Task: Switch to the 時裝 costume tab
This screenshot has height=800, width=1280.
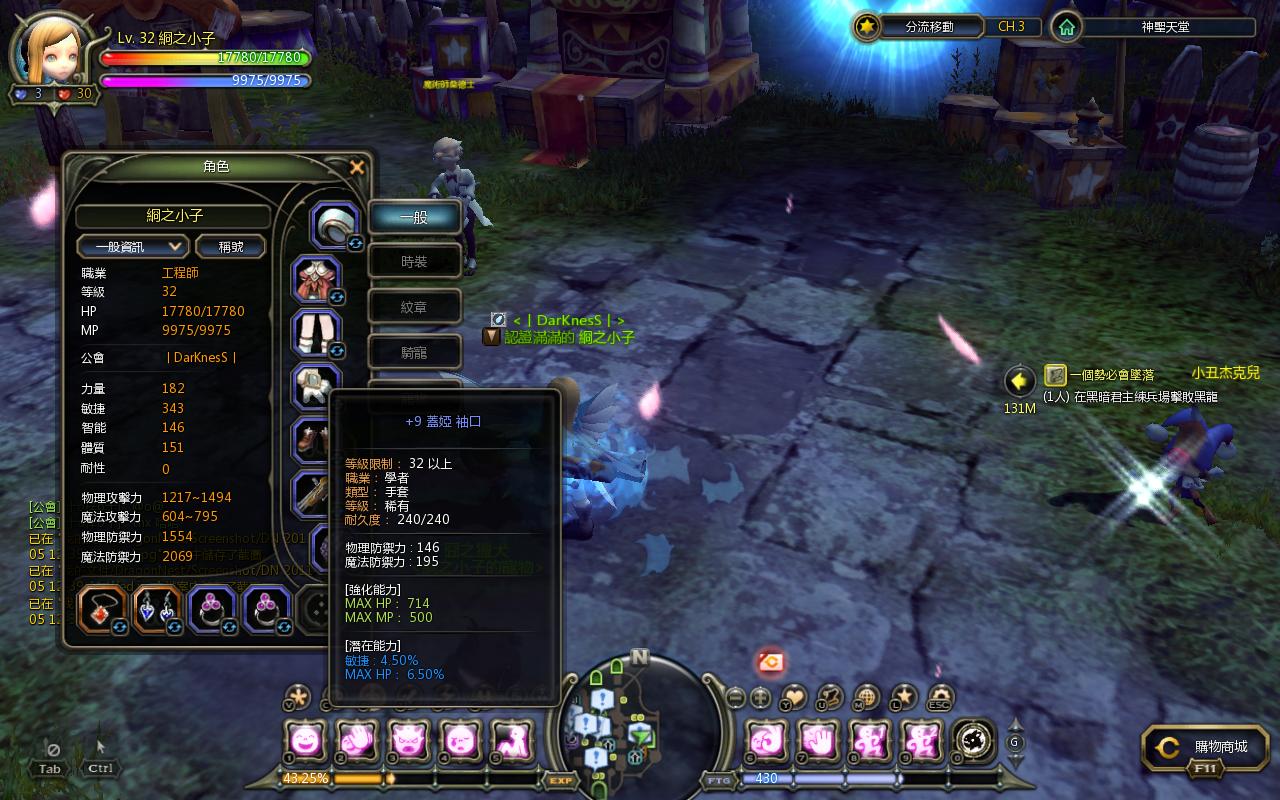Action: 415,262
